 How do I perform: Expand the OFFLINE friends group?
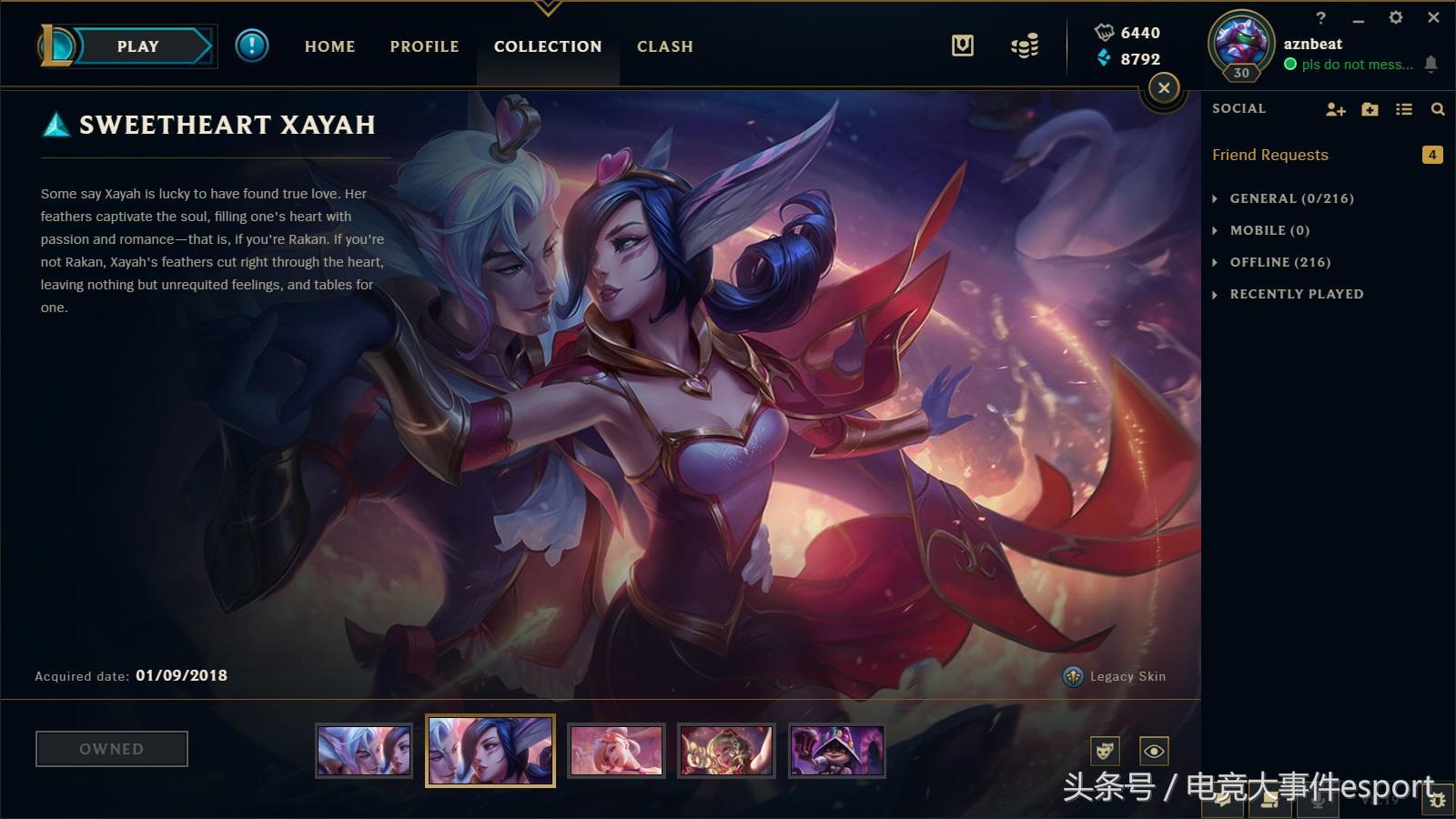point(1279,262)
